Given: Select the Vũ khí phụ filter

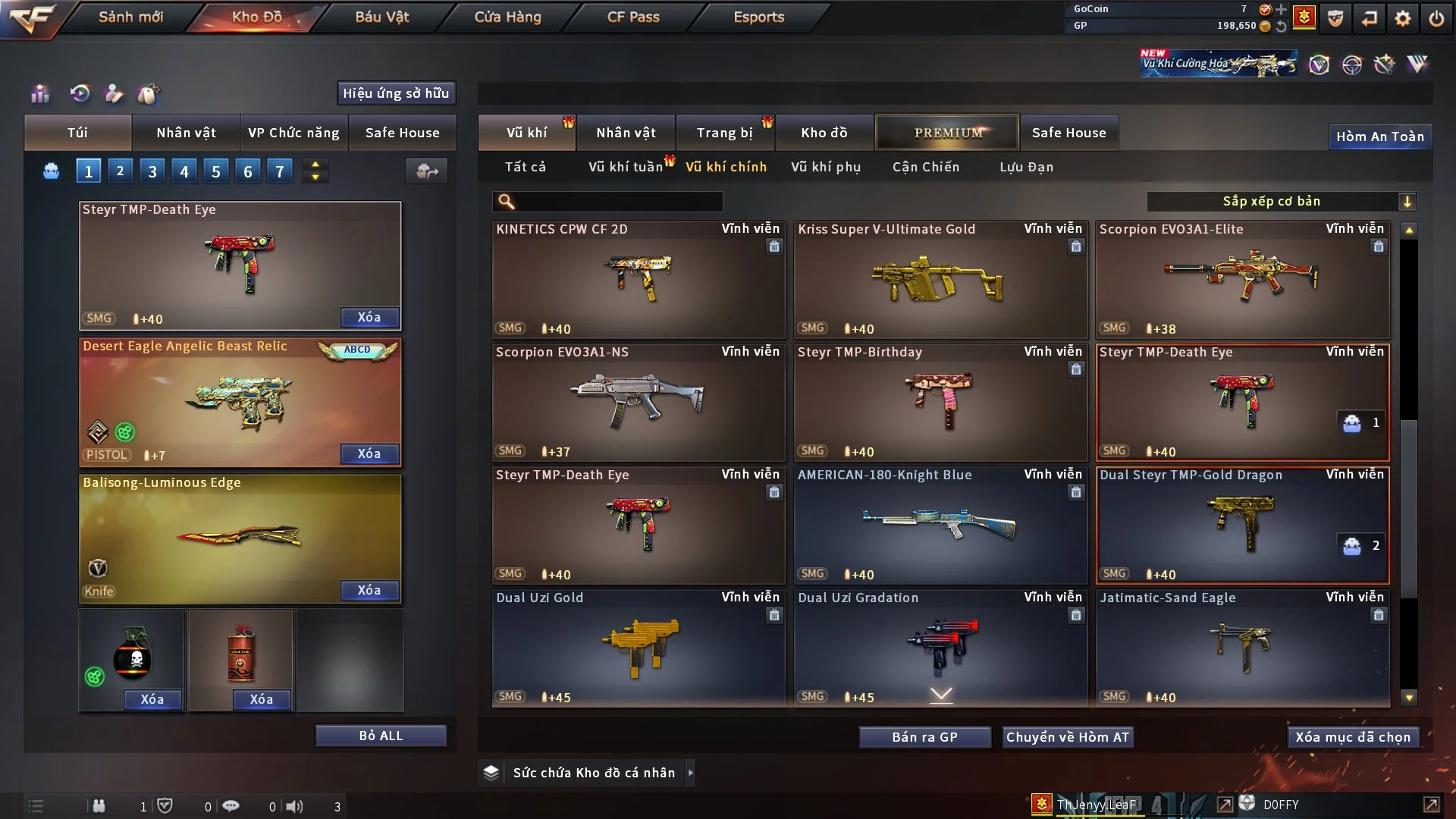Looking at the screenshot, I should coord(825,167).
